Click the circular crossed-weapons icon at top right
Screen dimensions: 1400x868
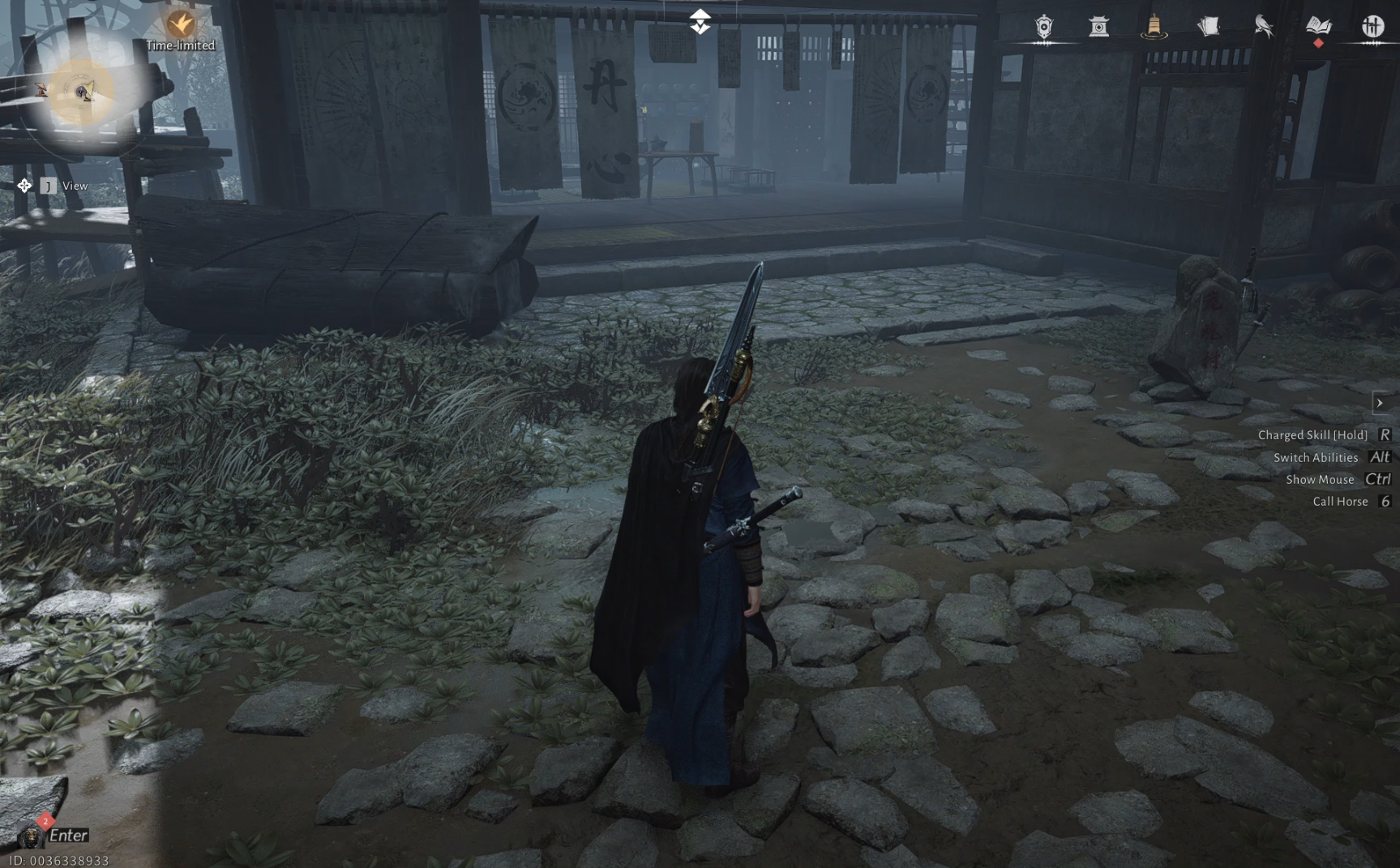[1373, 25]
